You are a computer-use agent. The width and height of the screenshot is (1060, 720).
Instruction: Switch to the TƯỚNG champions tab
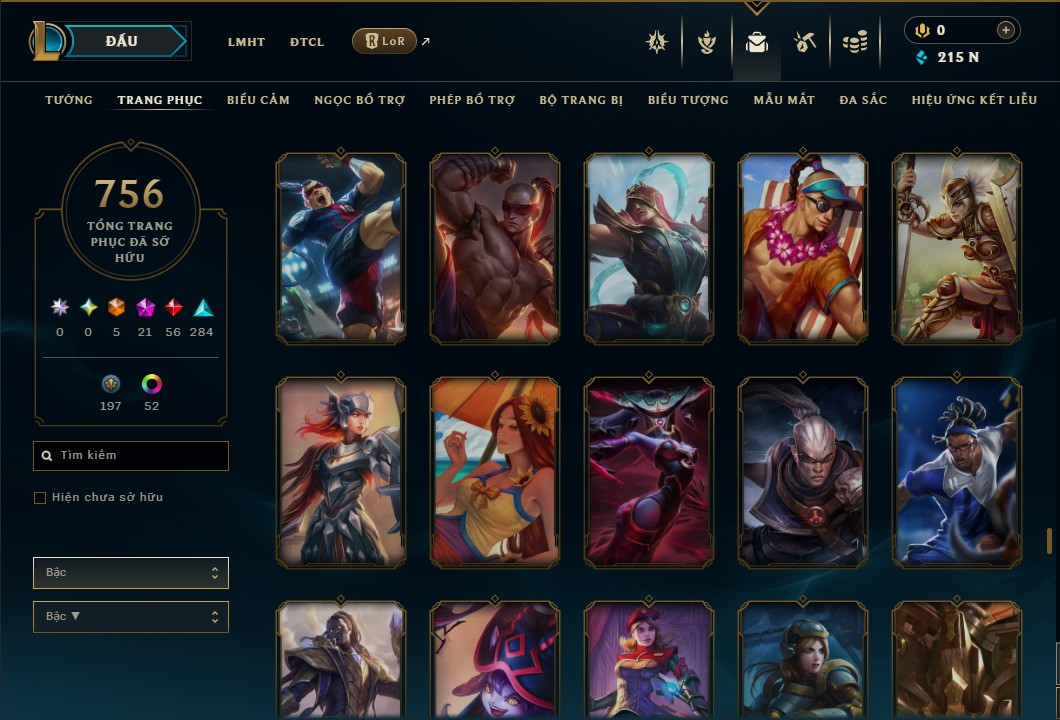(69, 100)
